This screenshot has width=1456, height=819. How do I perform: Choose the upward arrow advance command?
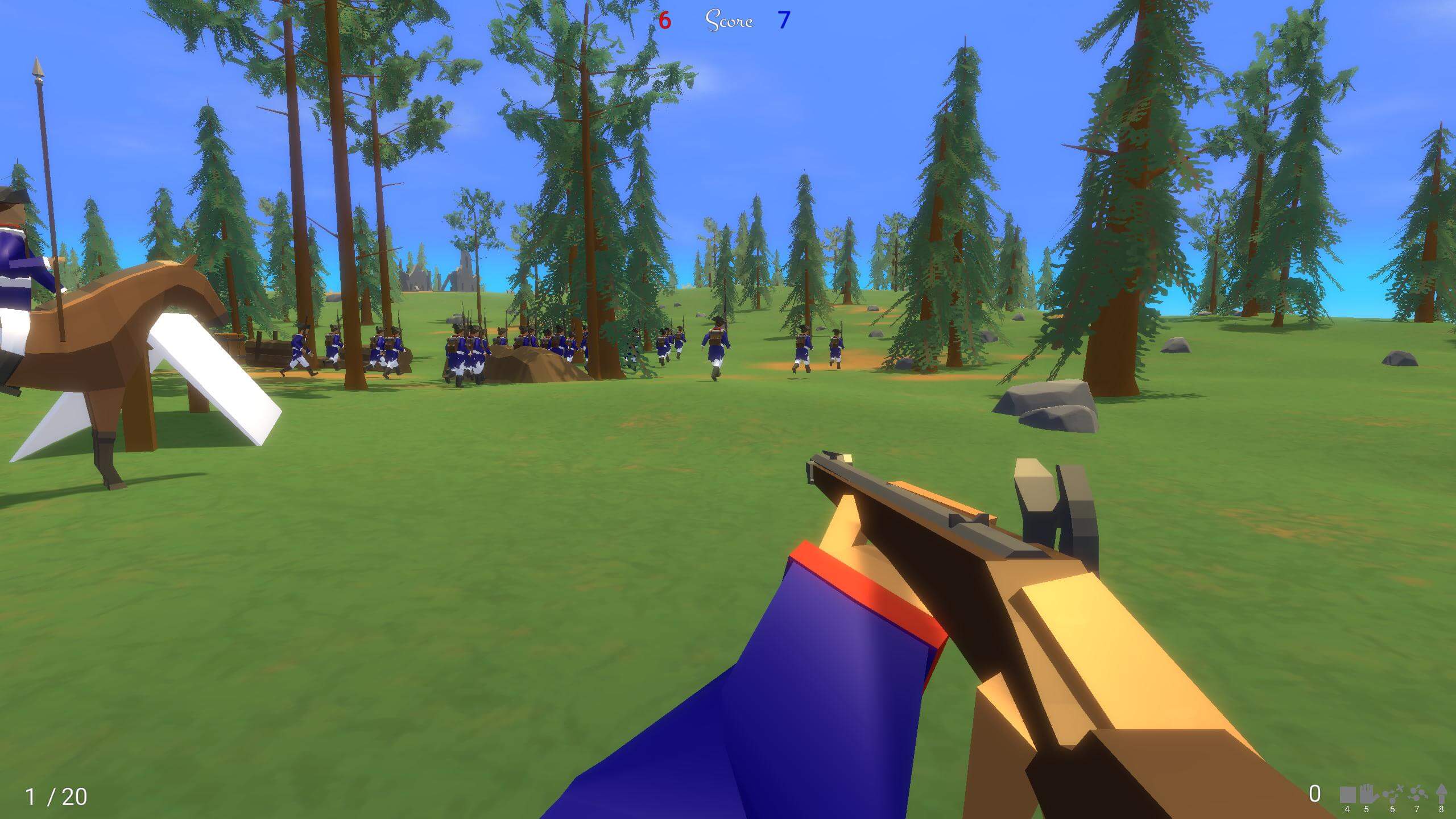pos(1441,795)
